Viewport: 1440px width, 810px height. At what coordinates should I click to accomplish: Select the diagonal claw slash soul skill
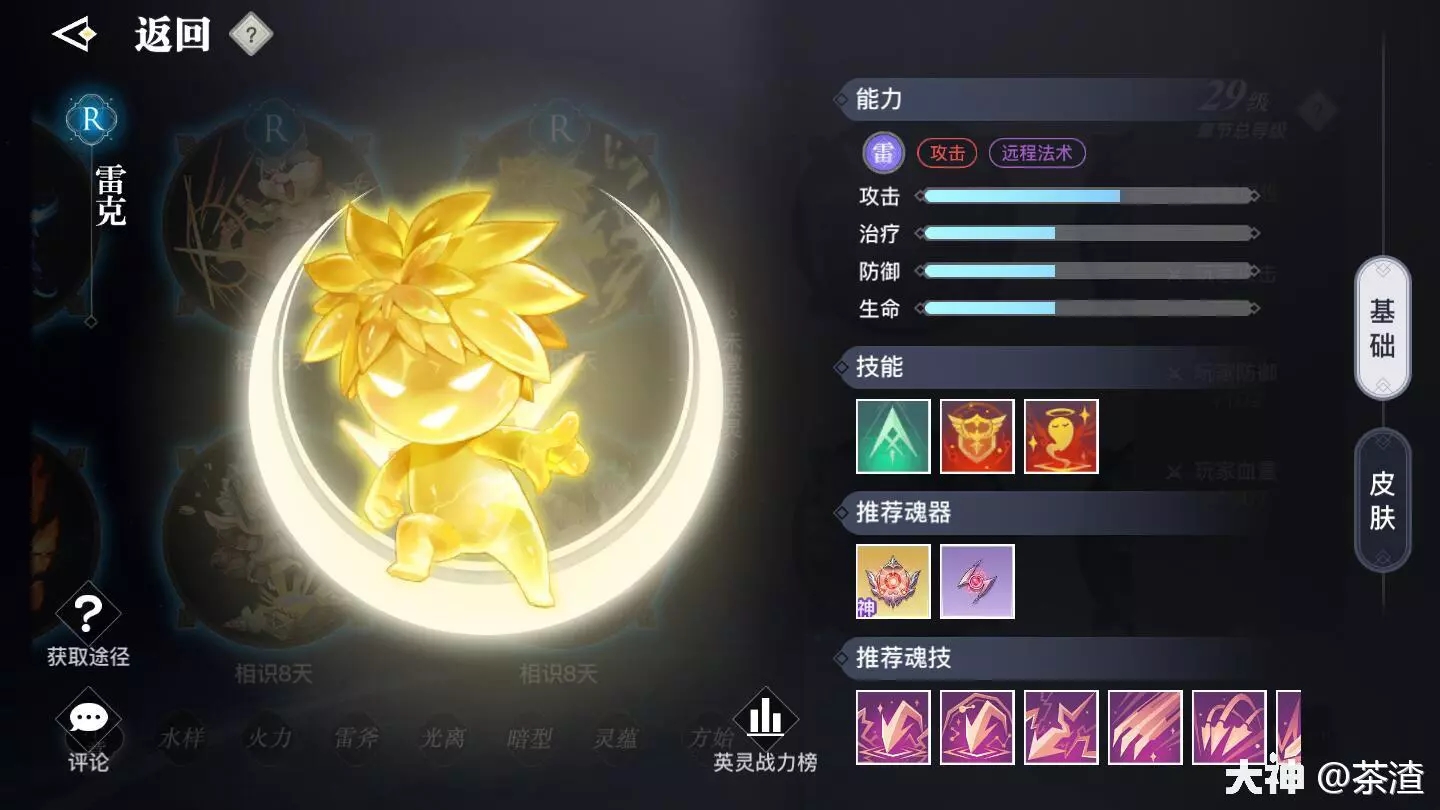click(x=1145, y=727)
